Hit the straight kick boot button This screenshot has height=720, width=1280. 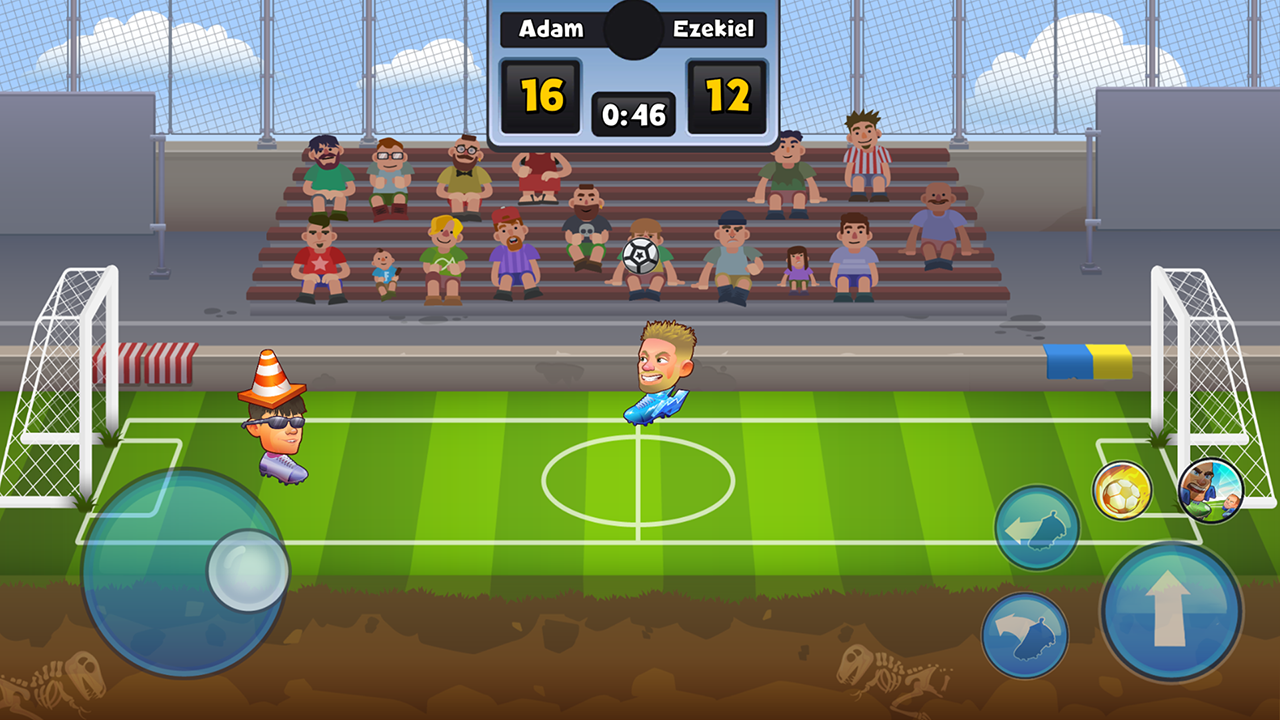click(x=1037, y=527)
